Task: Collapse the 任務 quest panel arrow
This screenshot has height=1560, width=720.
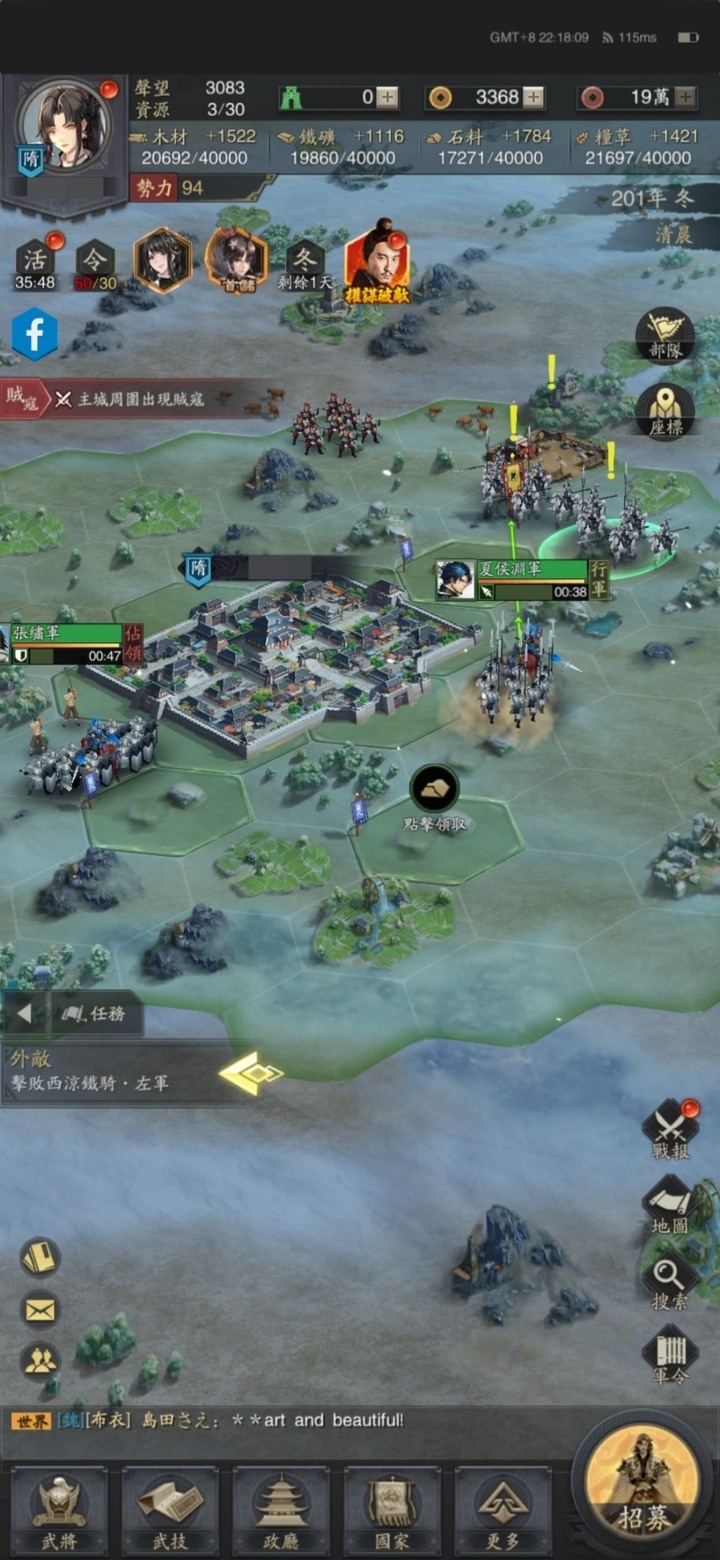Action: pyautogui.click(x=24, y=1014)
